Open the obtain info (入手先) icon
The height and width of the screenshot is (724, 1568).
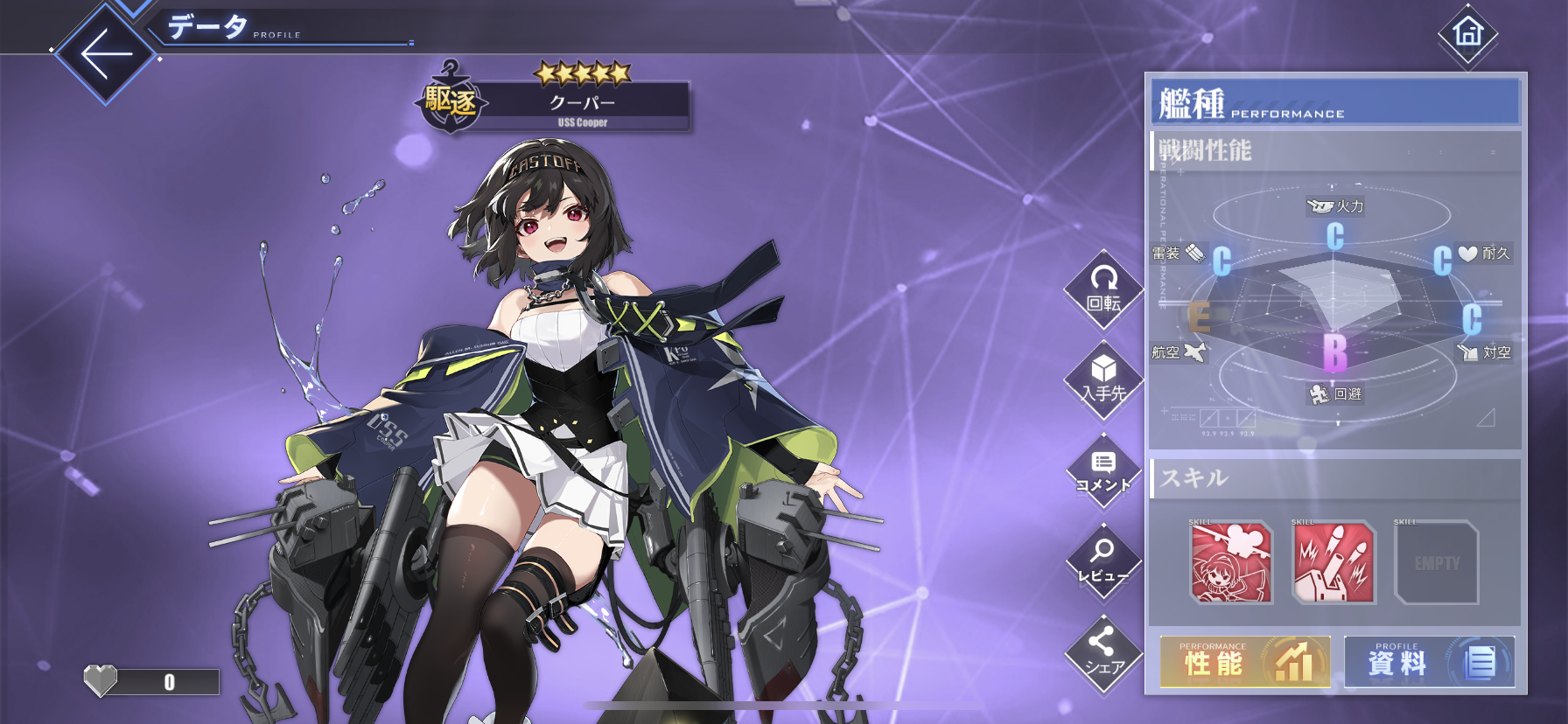tap(1103, 378)
